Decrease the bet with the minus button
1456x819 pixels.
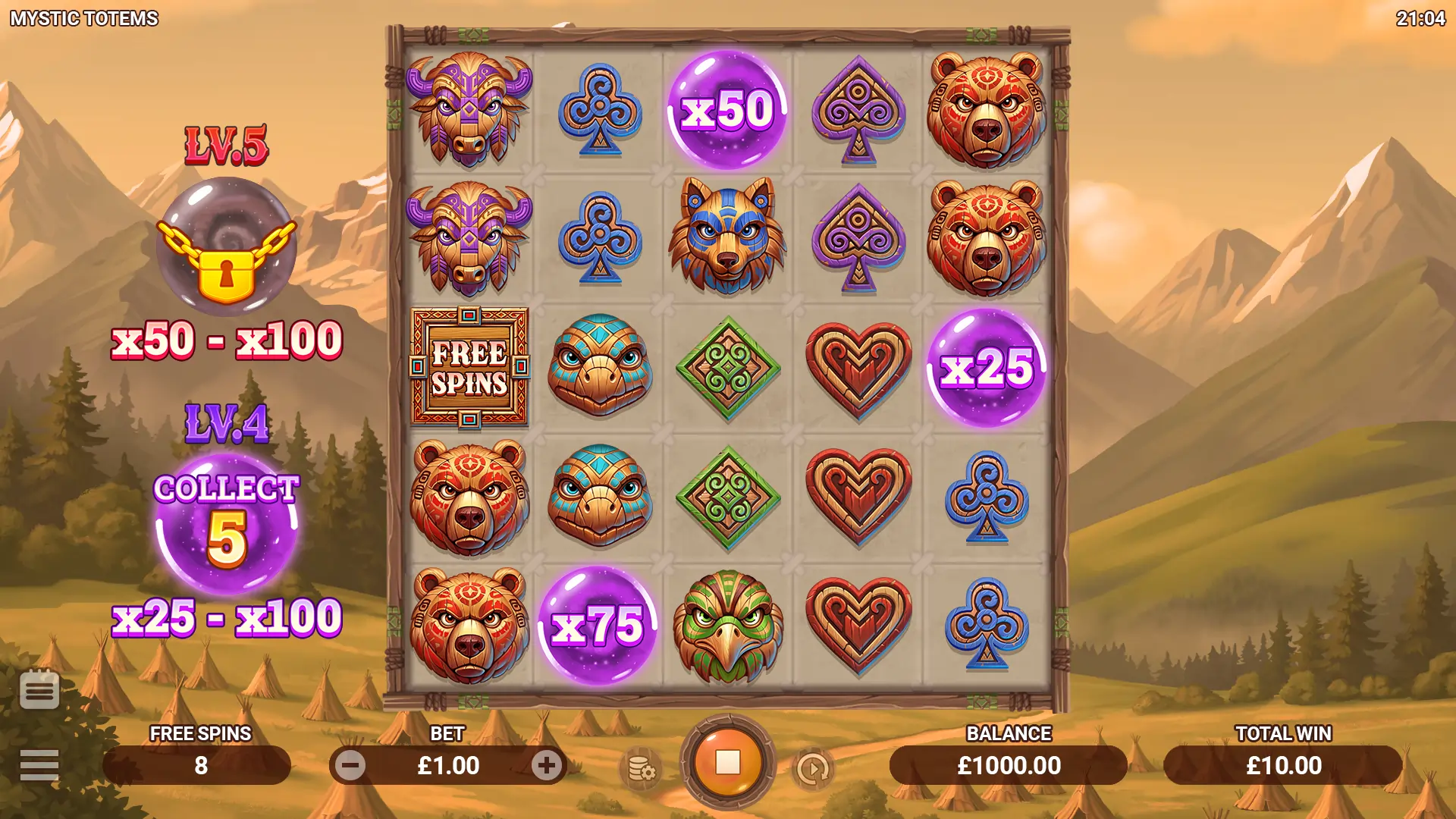click(350, 766)
